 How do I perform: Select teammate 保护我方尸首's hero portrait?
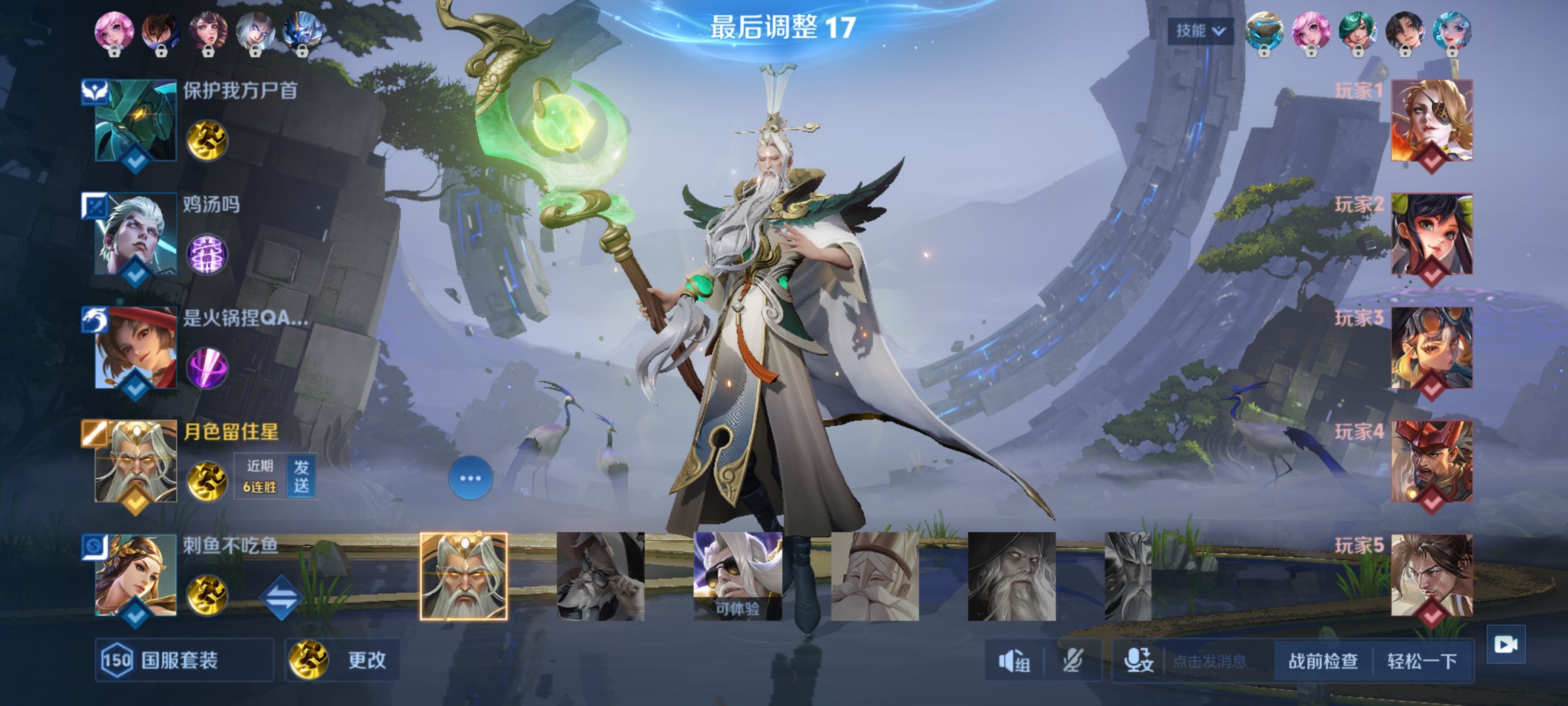(136, 121)
